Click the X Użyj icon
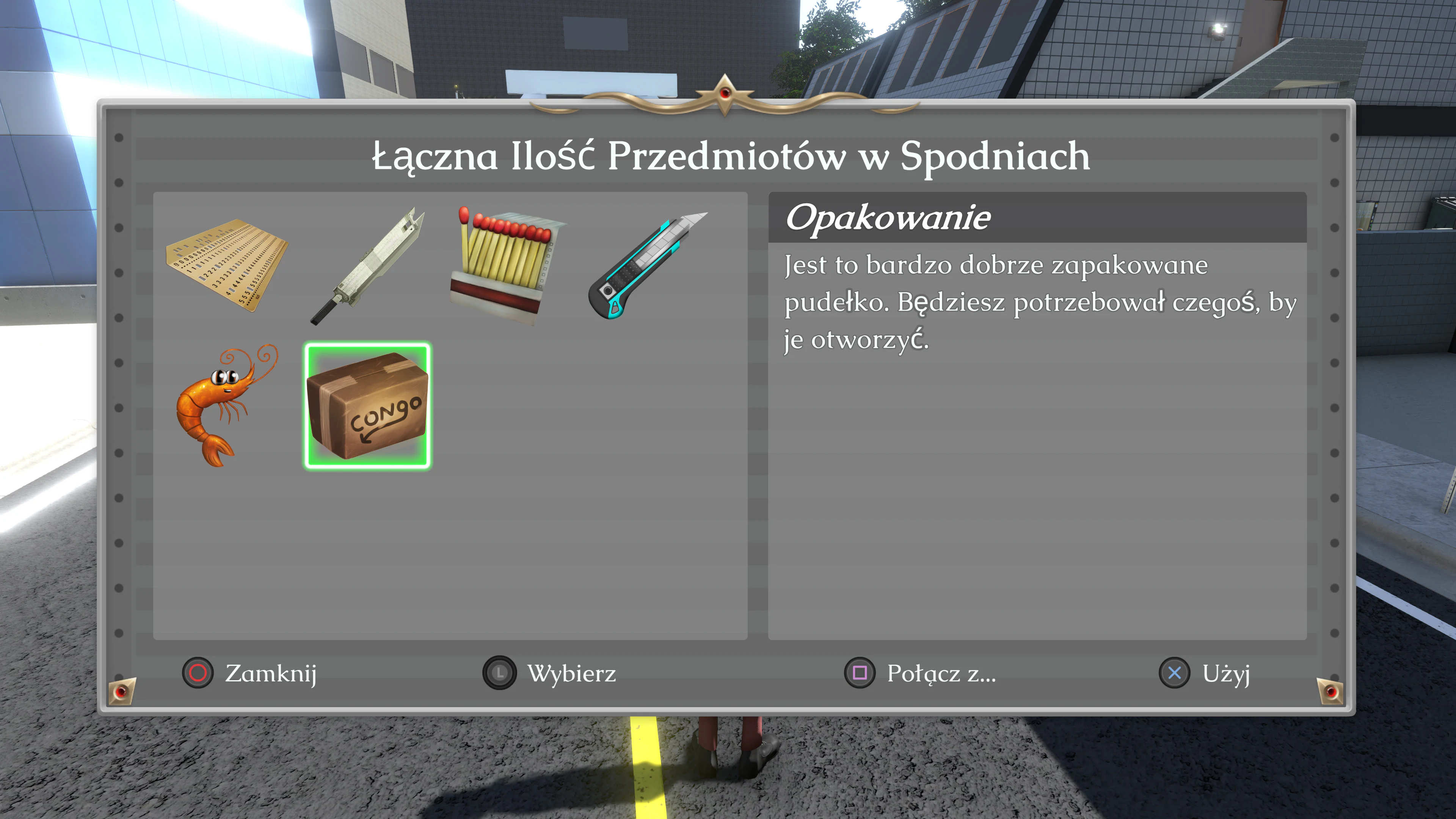This screenshot has width=1456, height=819. tap(1175, 673)
